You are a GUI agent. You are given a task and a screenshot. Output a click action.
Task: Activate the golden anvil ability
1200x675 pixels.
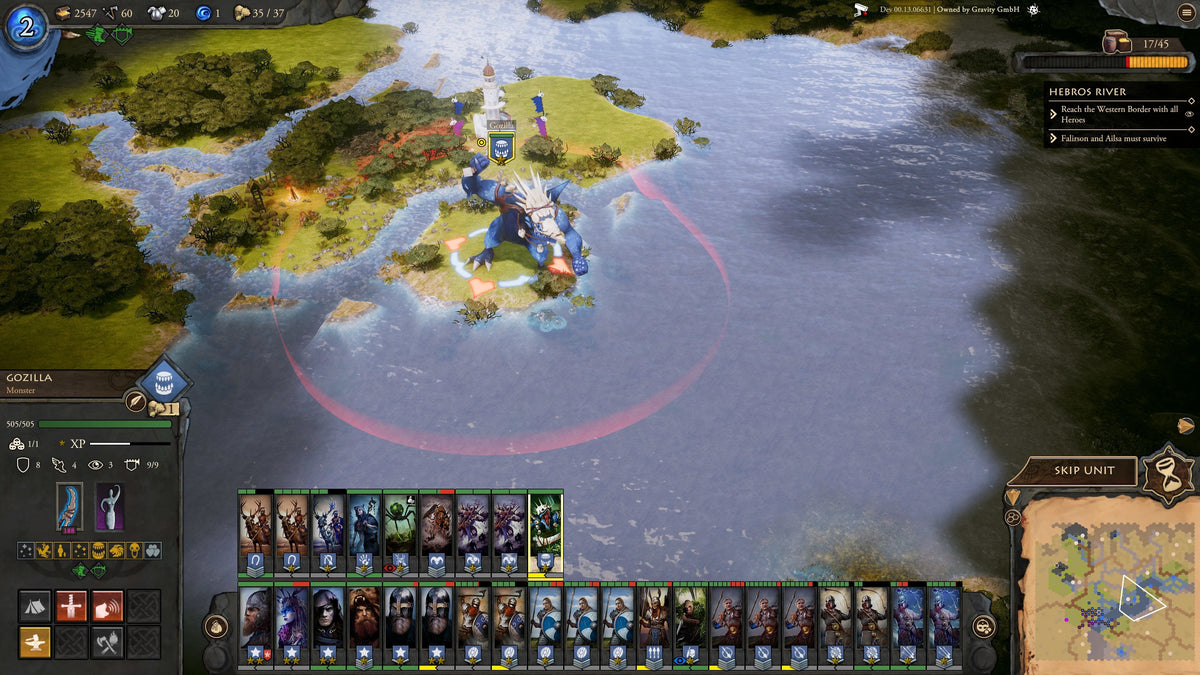coord(35,642)
